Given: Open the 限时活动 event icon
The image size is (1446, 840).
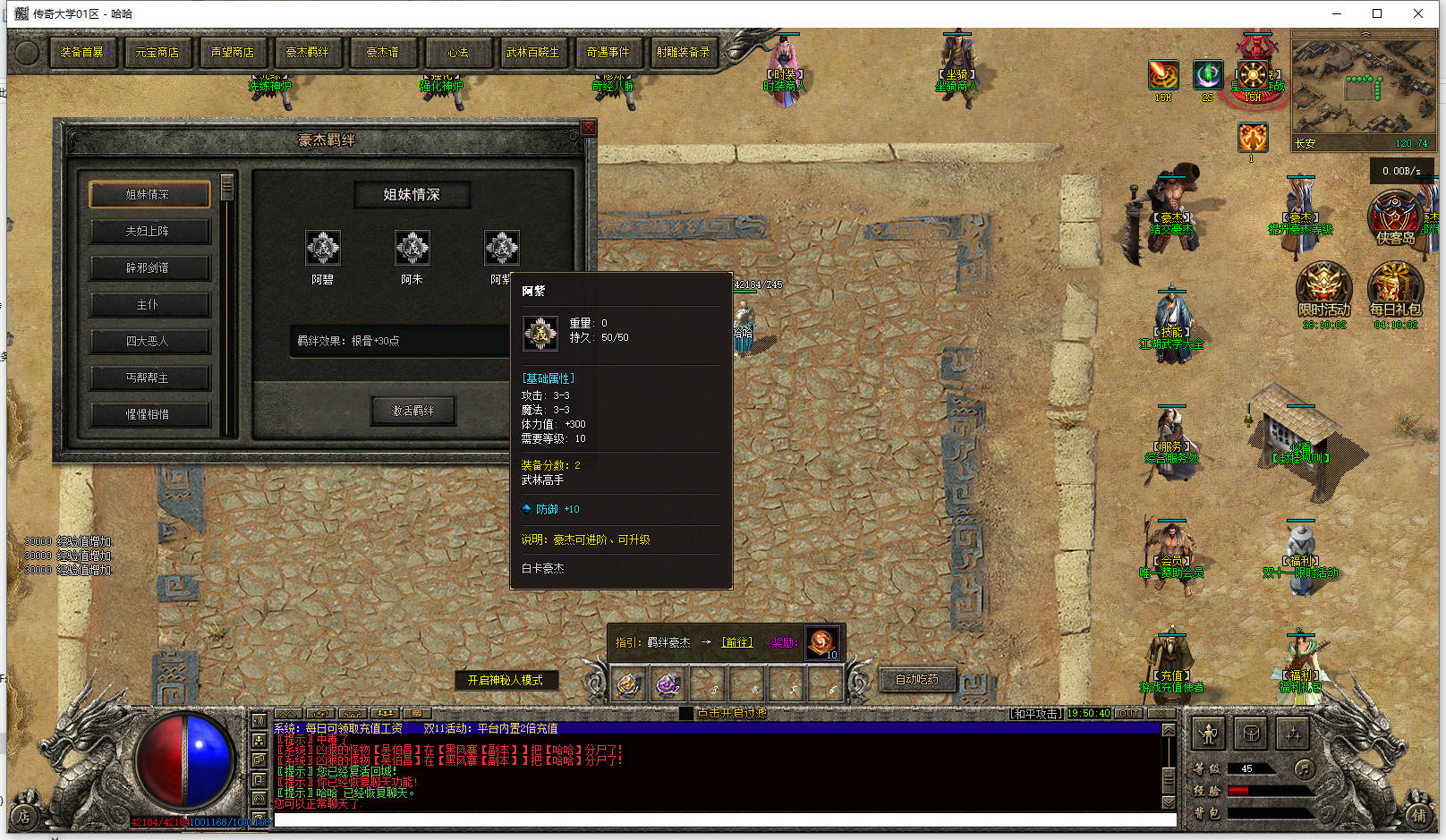Looking at the screenshot, I should click(x=1323, y=288).
